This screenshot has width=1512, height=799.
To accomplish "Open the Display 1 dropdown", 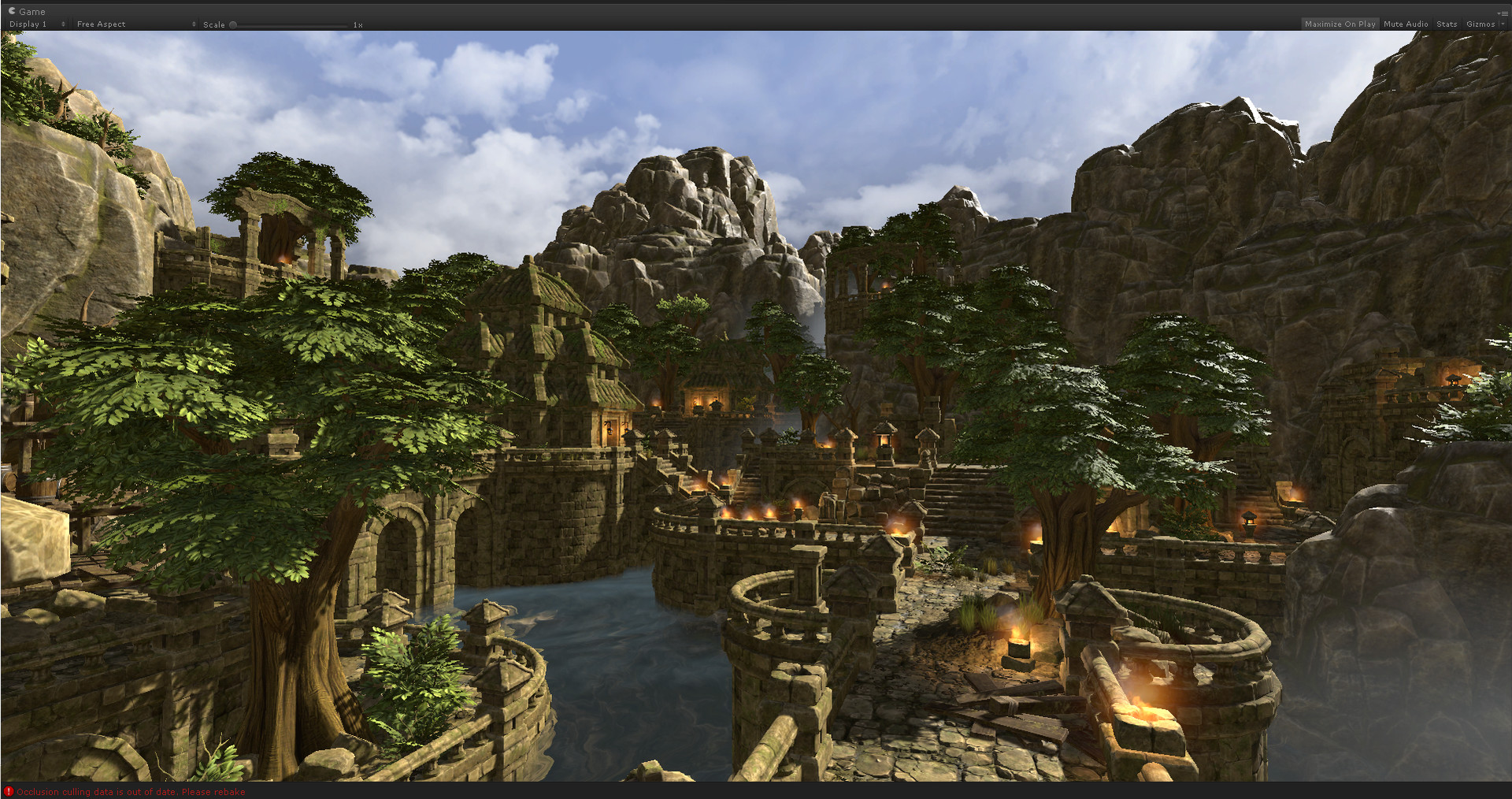I will (31, 24).
